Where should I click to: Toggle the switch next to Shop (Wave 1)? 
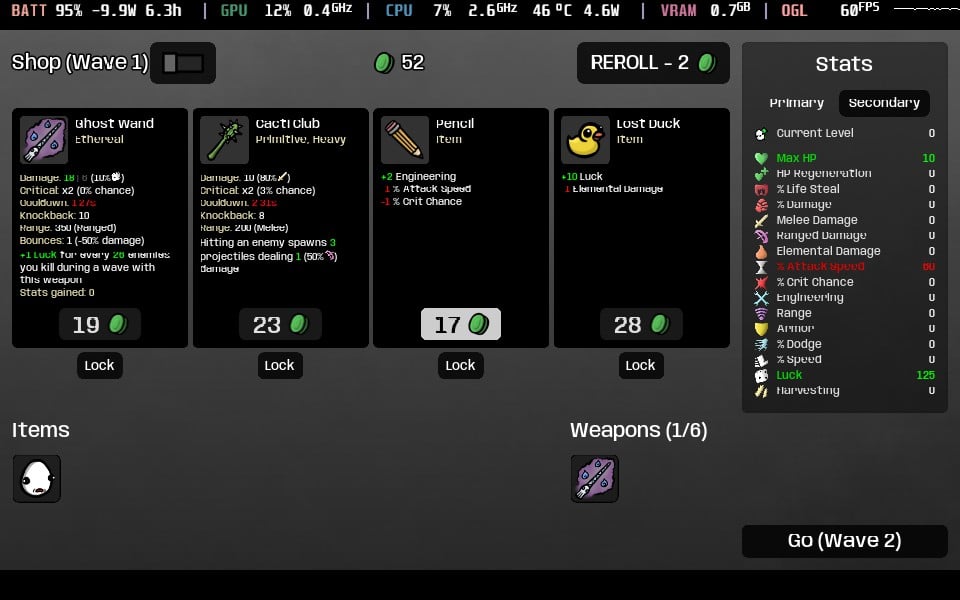coord(183,63)
